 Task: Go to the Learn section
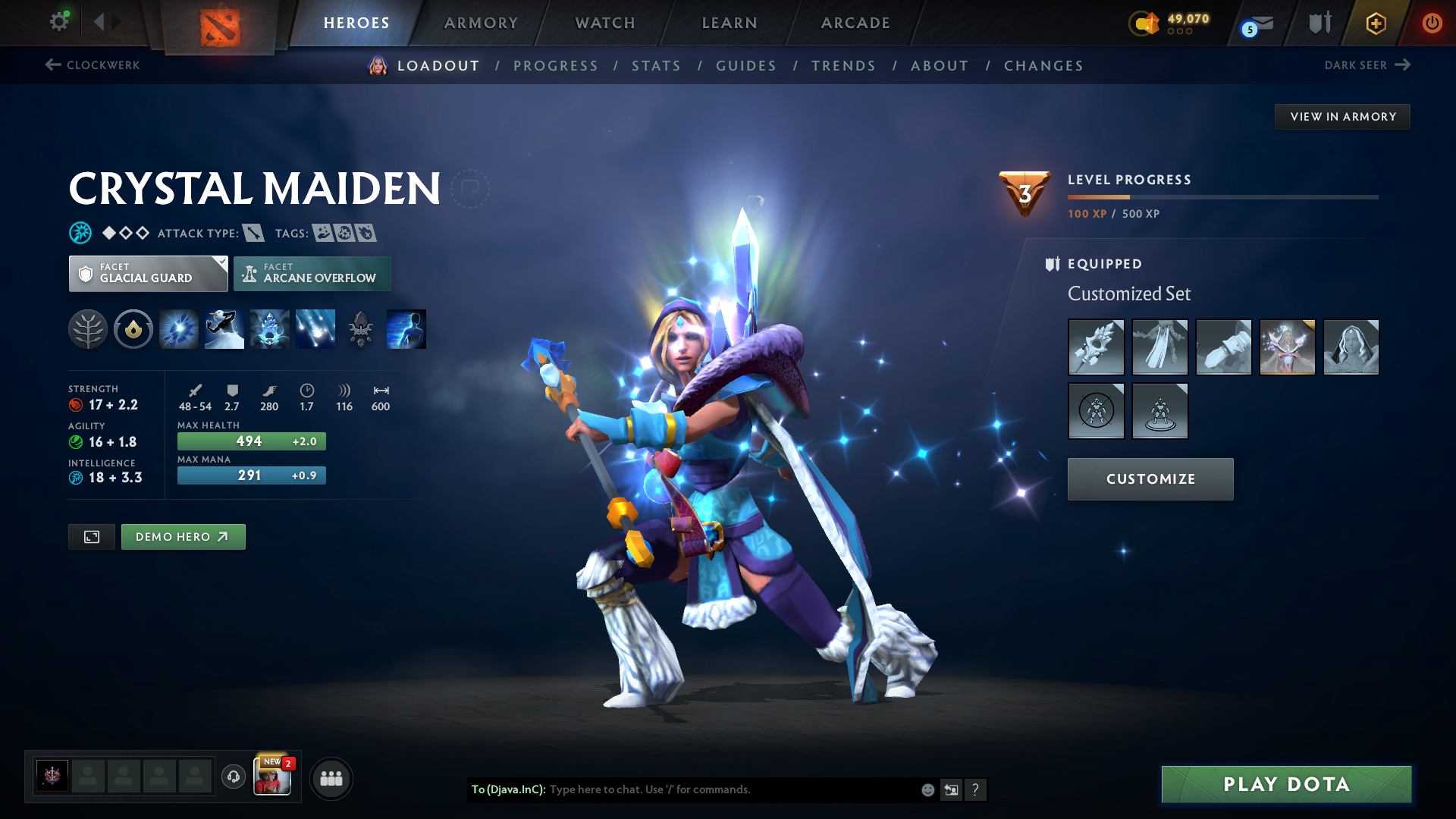tap(730, 23)
